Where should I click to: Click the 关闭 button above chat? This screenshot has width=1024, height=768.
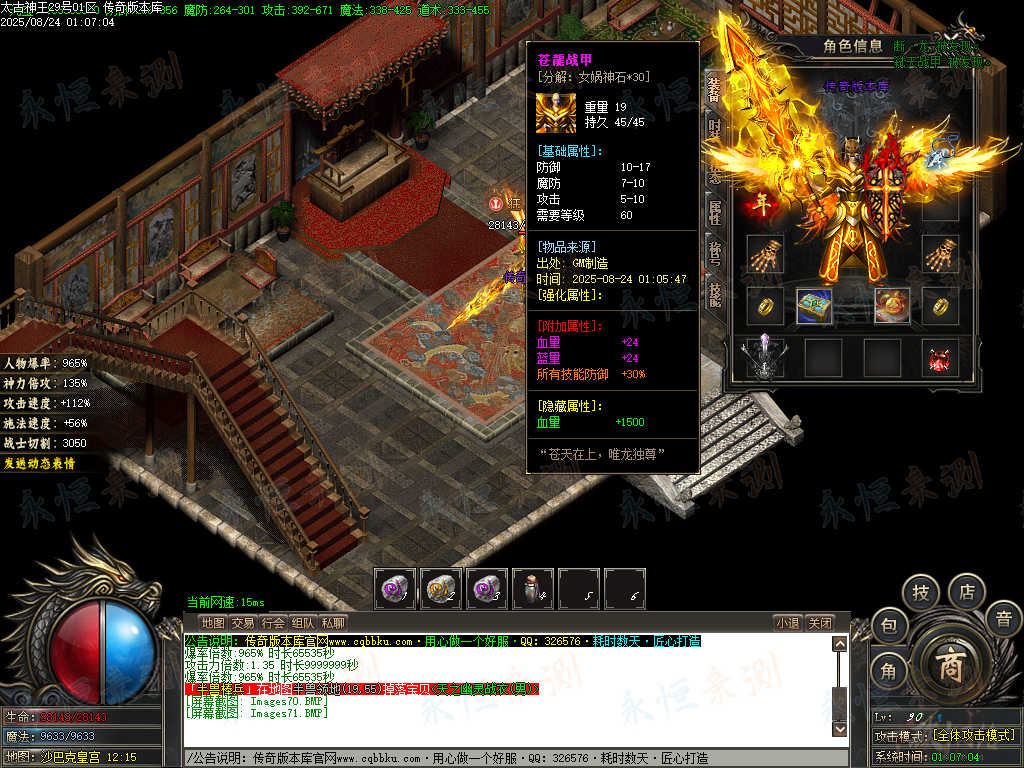[x=820, y=622]
